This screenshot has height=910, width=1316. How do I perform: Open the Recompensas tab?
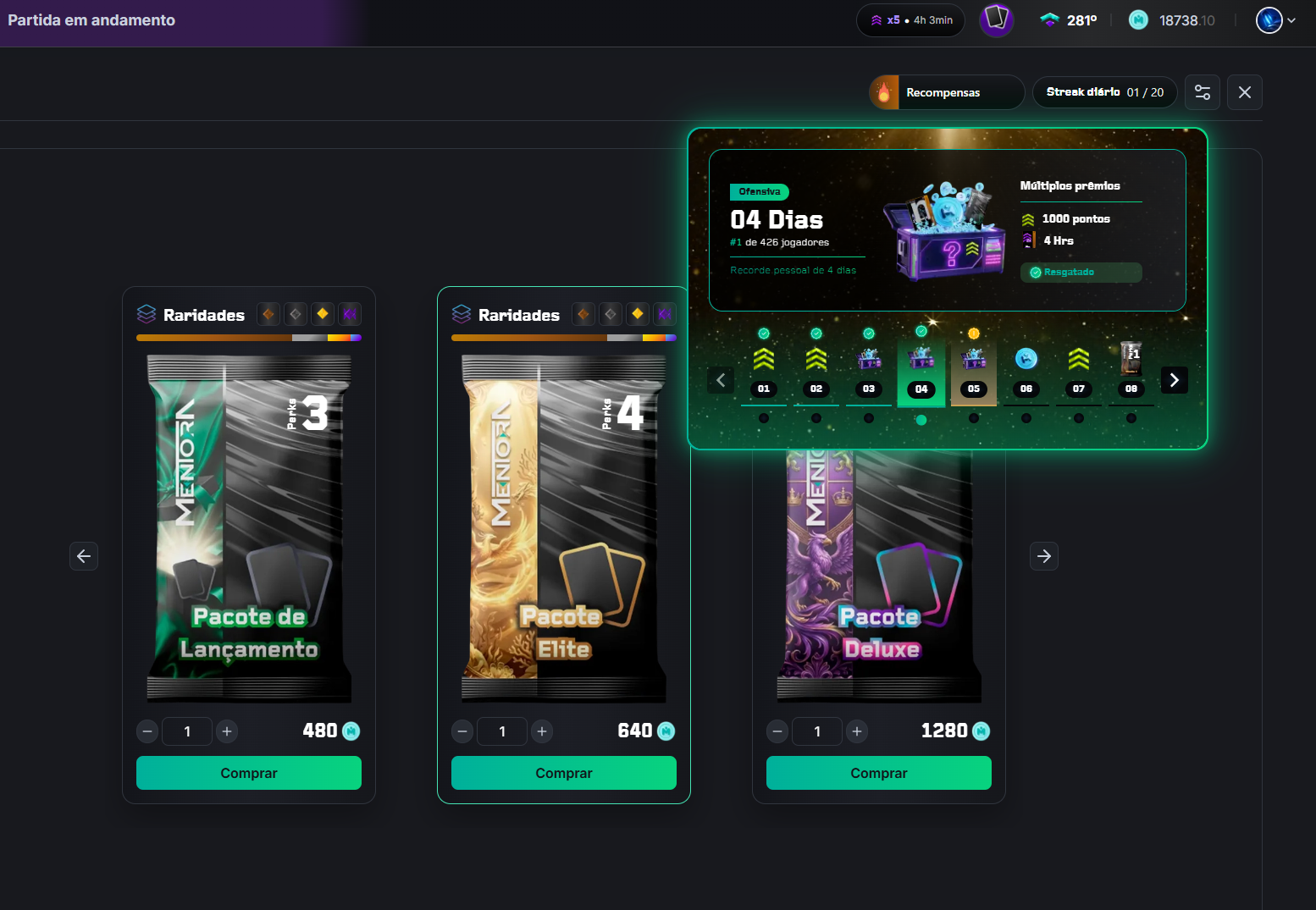click(x=943, y=92)
